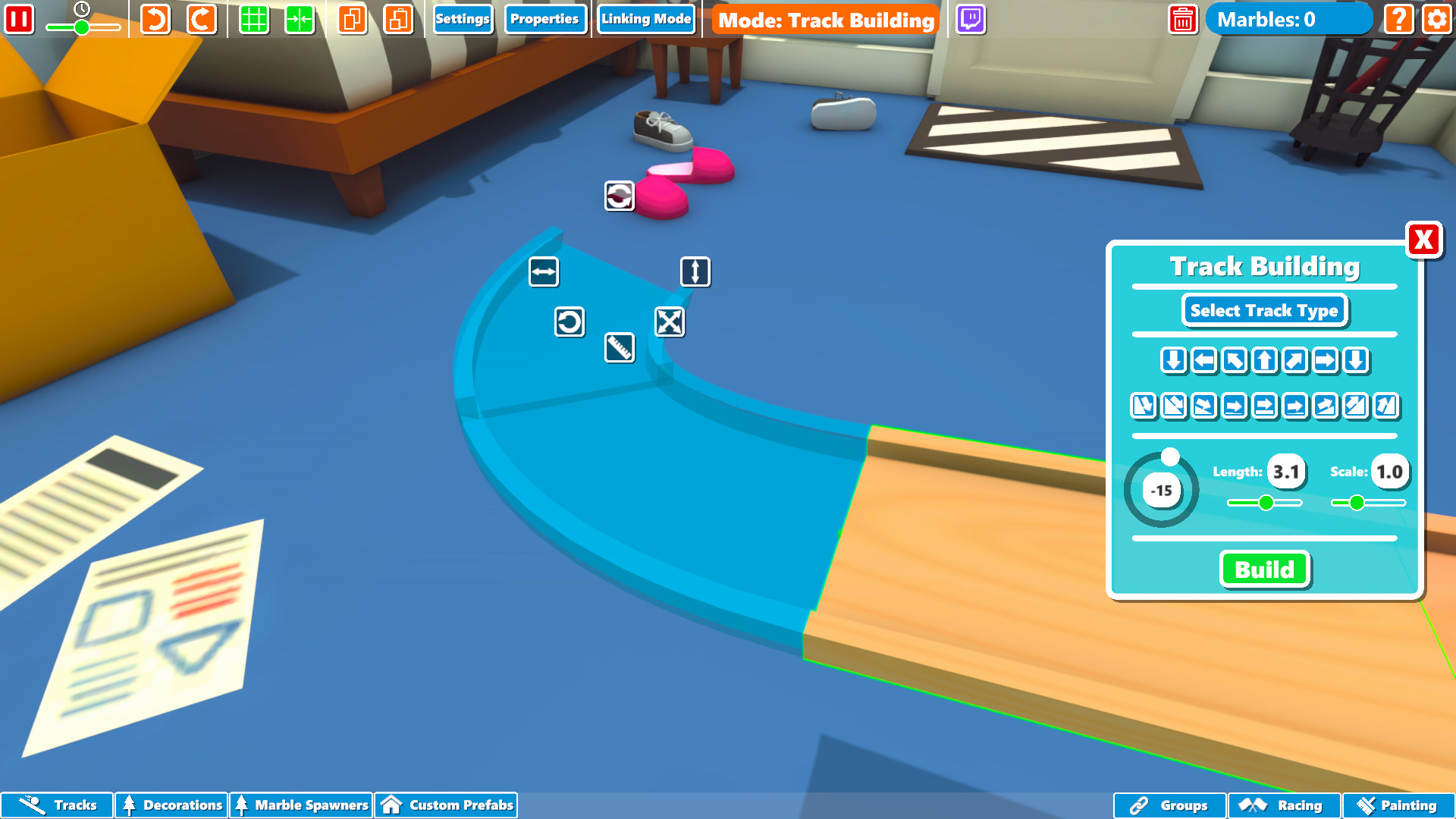Viewport: 1456px width, 819px height.
Task: Switch to the Marble Spawners tab
Action: (301, 805)
